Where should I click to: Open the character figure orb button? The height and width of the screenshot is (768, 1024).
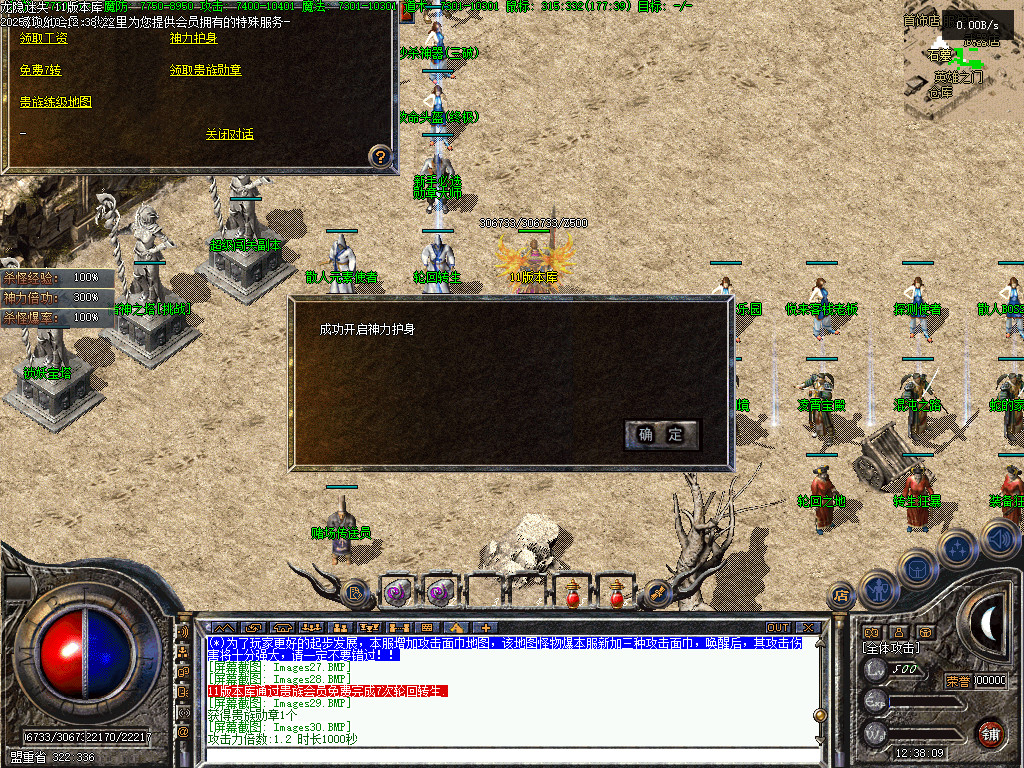click(x=879, y=589)
